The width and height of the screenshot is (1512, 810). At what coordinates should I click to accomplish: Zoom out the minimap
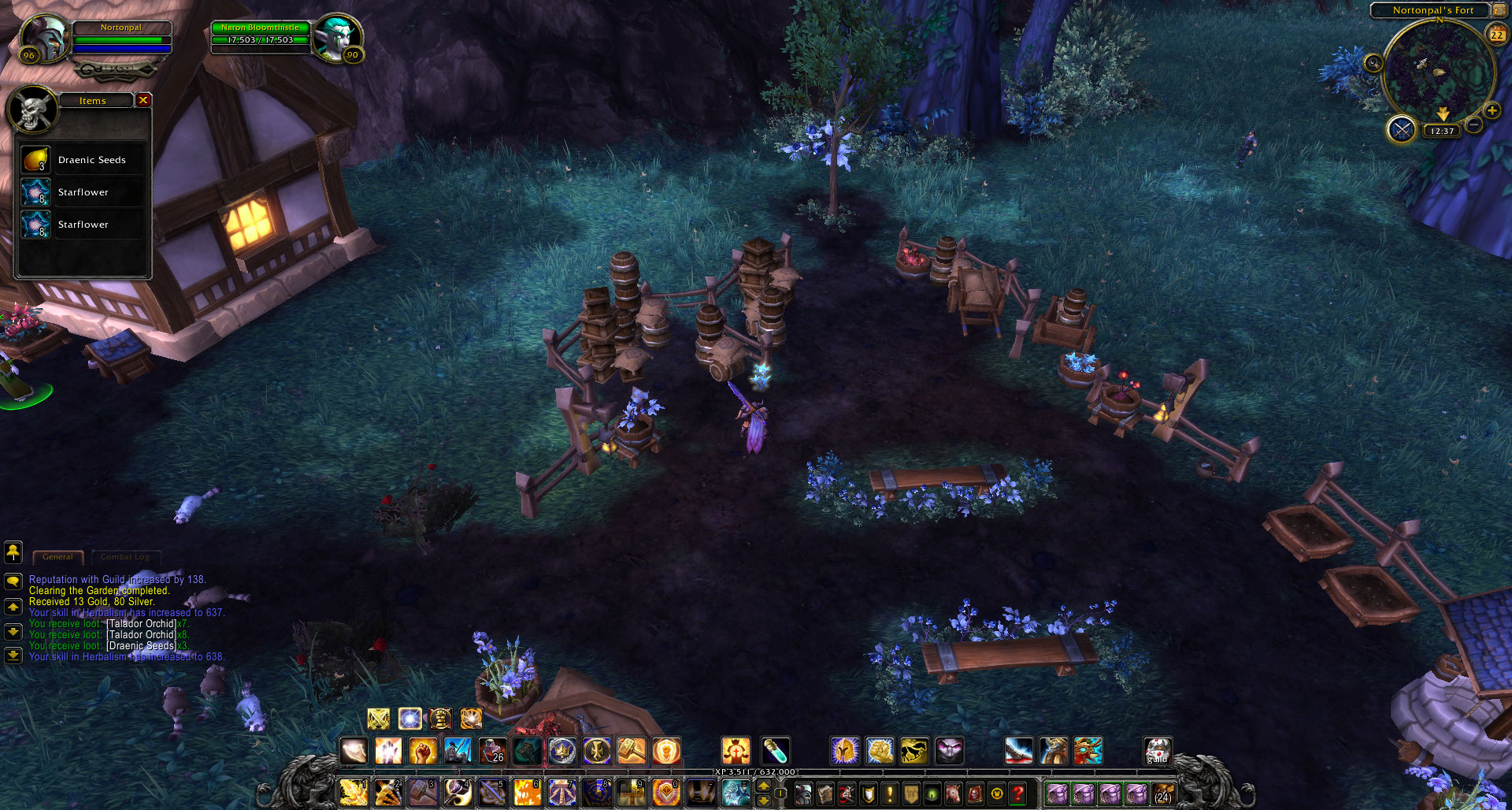pyautogui.click(x=1474, y=125)
